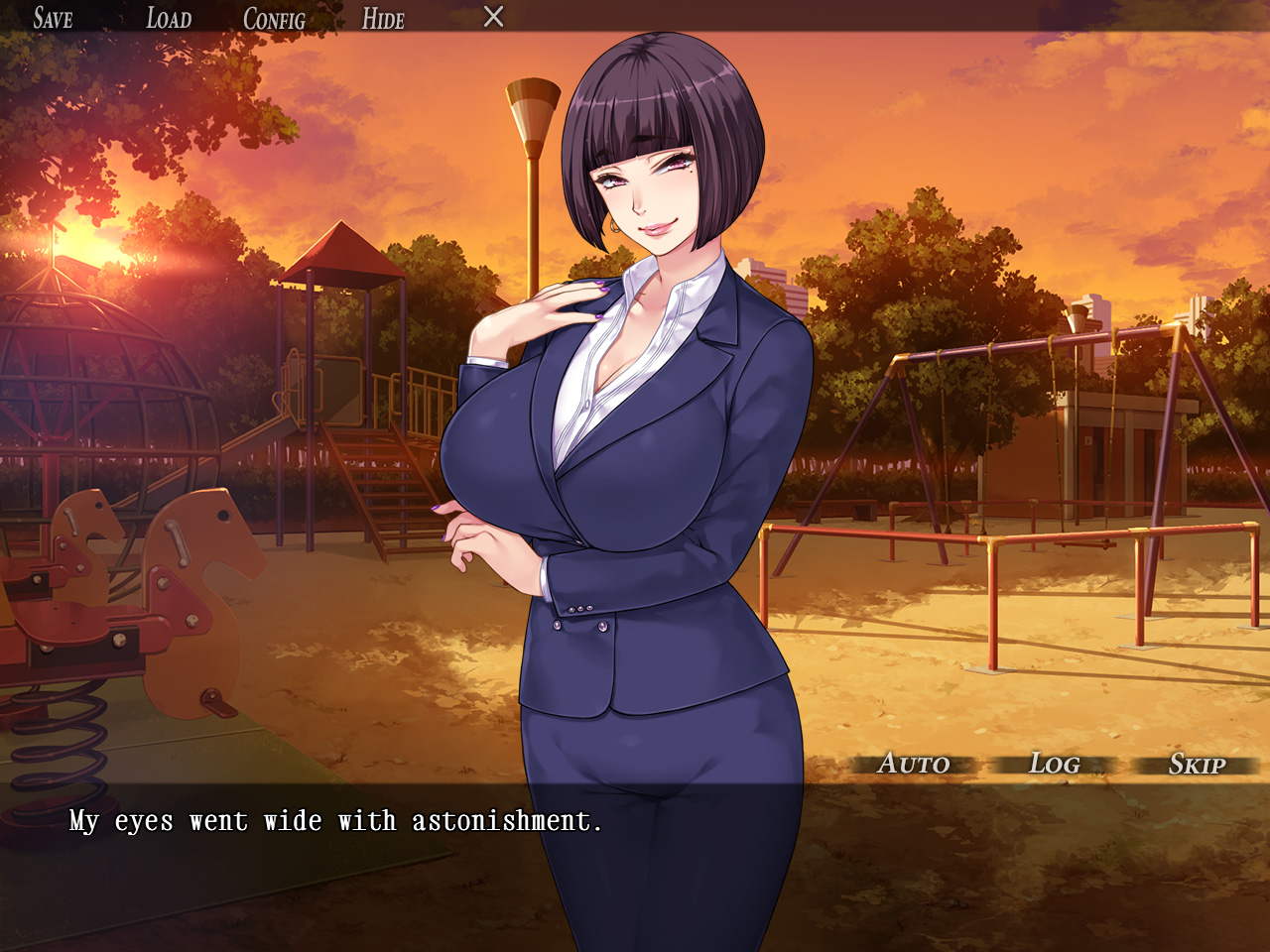Activate Auto from the bottom button row
The width and height of the screenshot is (1270, 952).
tap(914, 764)
